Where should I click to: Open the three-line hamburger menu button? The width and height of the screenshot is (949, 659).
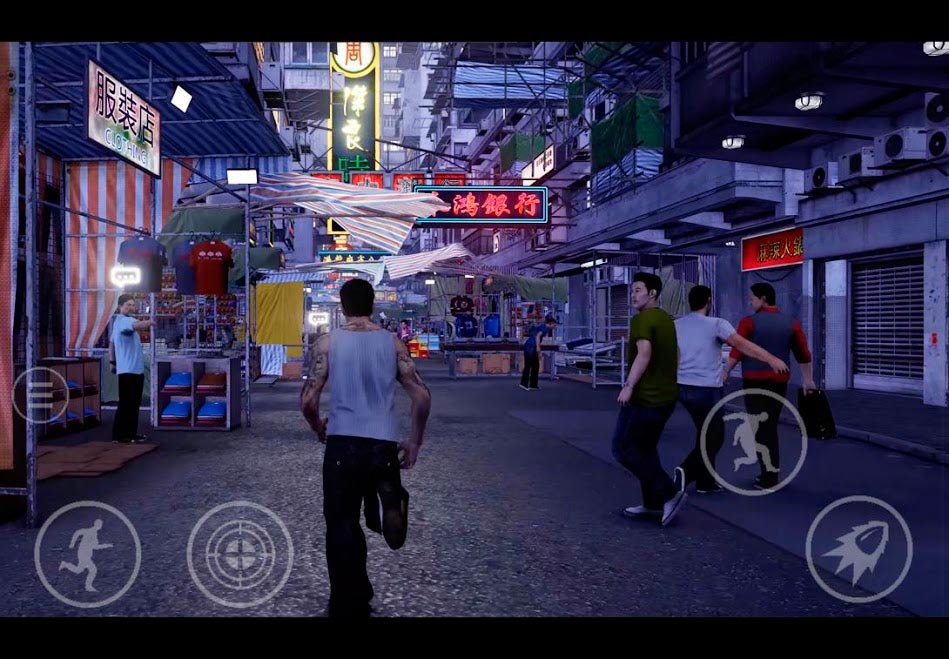[x=40, y=395]
